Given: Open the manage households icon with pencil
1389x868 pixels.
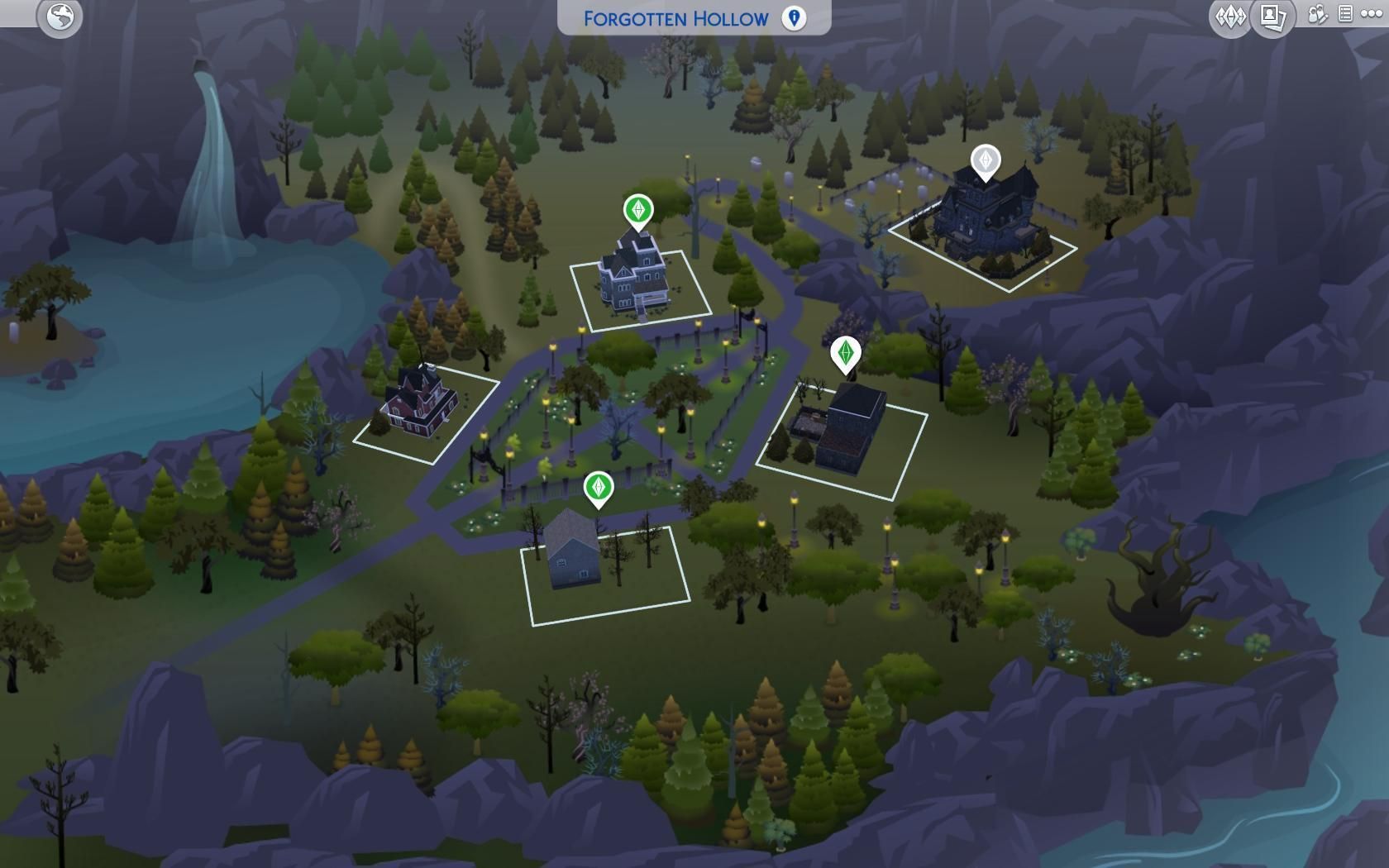Looking at the screenshot, I should pyautogui.click(x=1317, y=15).
